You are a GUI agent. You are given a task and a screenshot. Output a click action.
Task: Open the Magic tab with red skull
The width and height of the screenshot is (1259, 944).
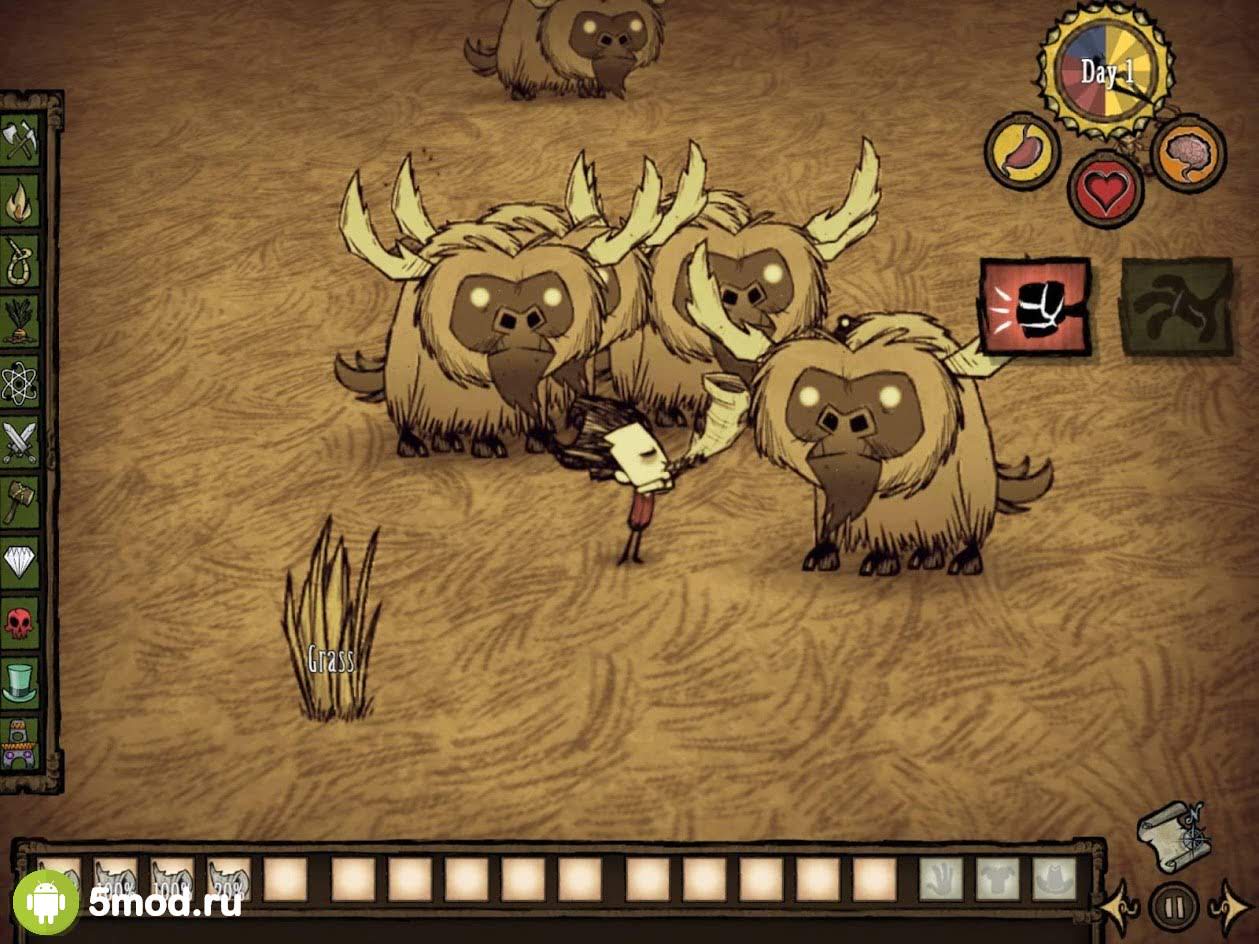coord(20,622)
